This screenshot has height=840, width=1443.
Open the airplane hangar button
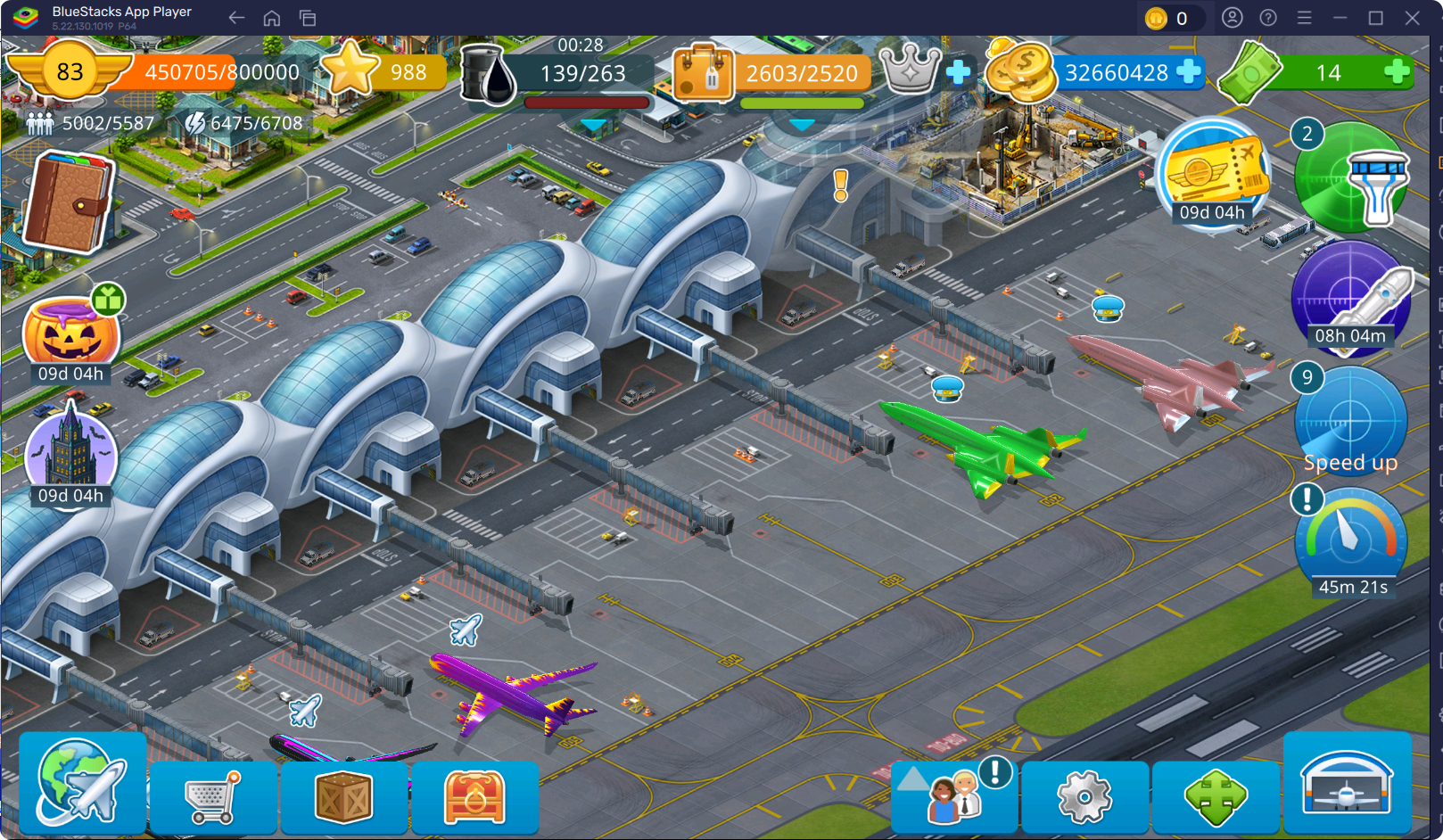click(1347, 784)
